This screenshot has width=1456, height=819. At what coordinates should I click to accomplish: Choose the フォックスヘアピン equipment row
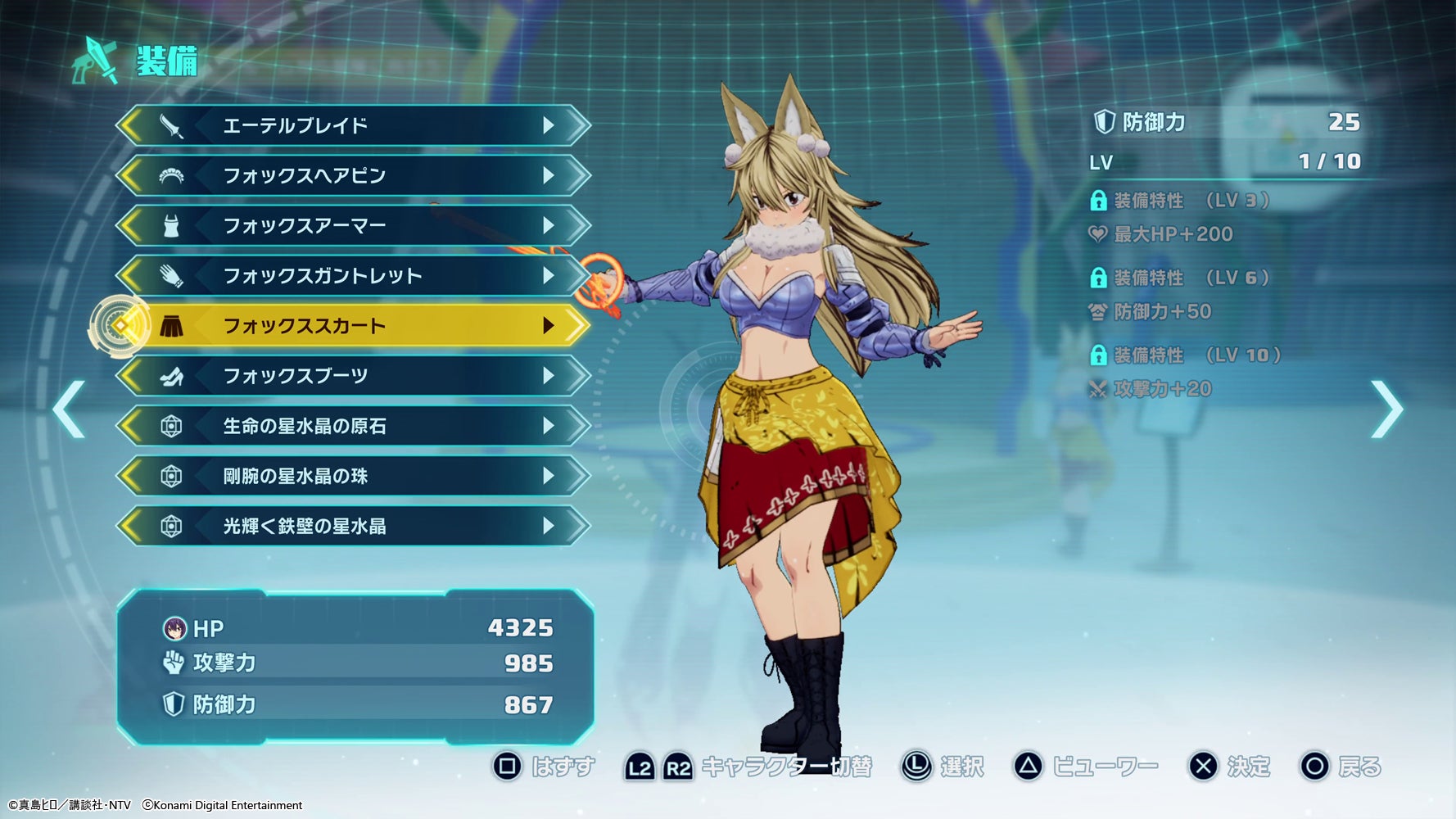352,175
